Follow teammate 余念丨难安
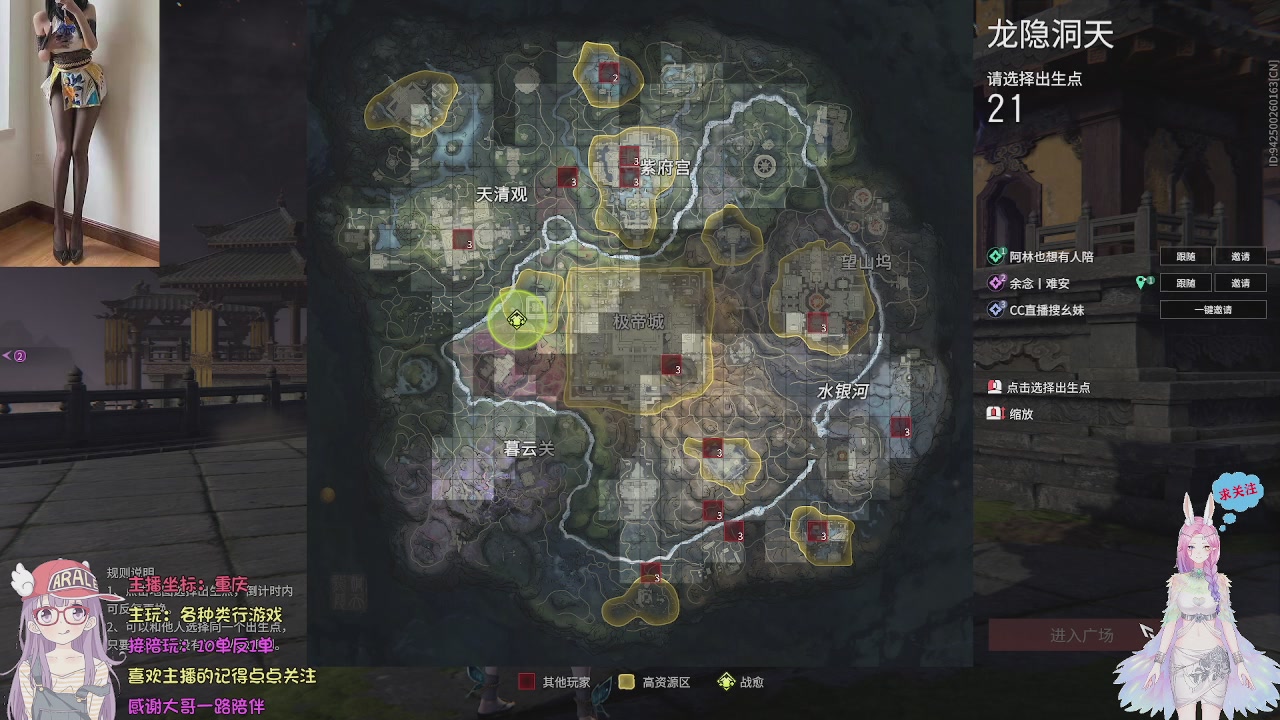Image resolution: width=1280 pixels, height=720 pixels. click(x=1186, y=283)
